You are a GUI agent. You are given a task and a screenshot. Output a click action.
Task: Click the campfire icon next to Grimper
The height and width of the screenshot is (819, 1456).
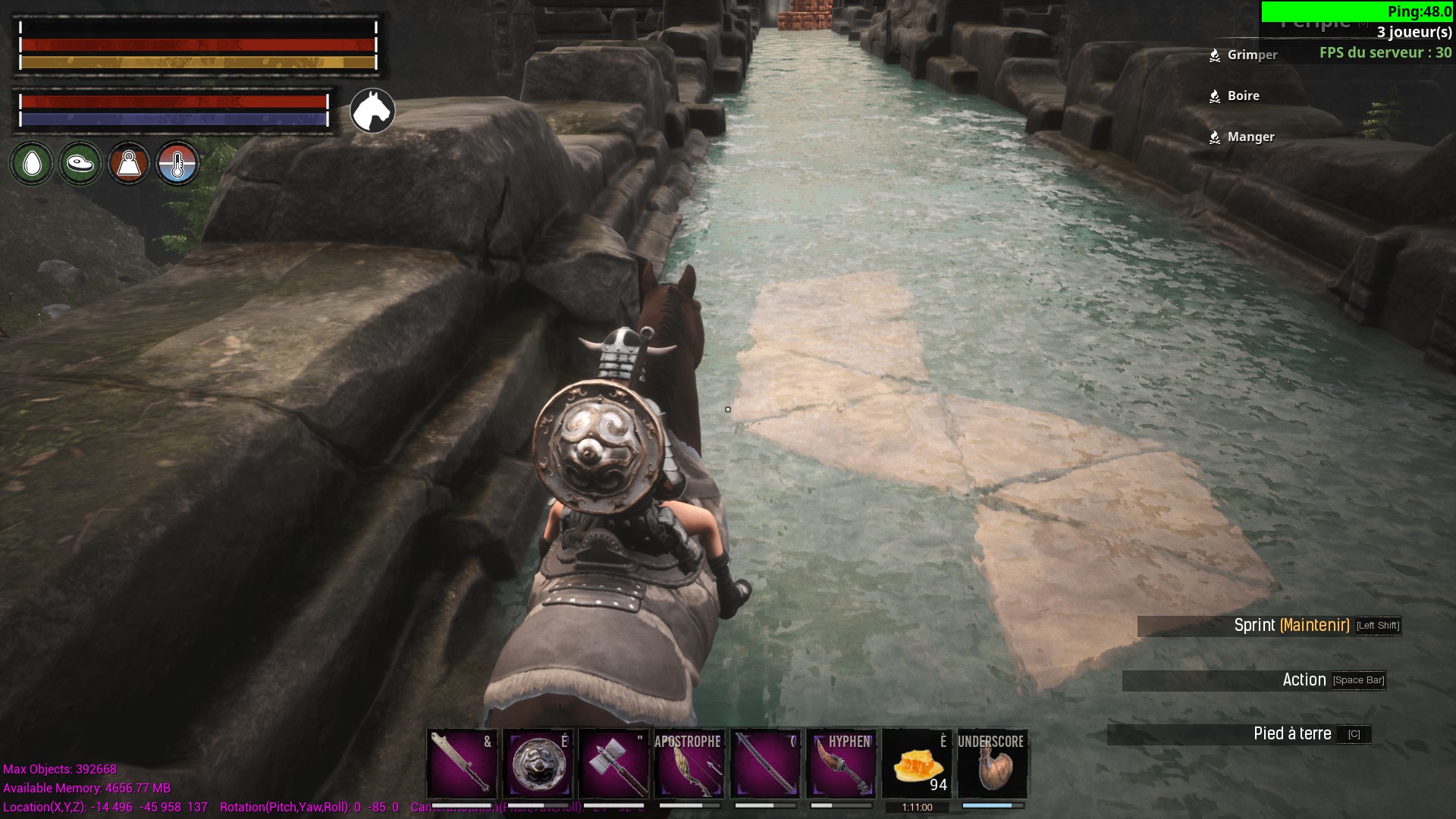1213,55
